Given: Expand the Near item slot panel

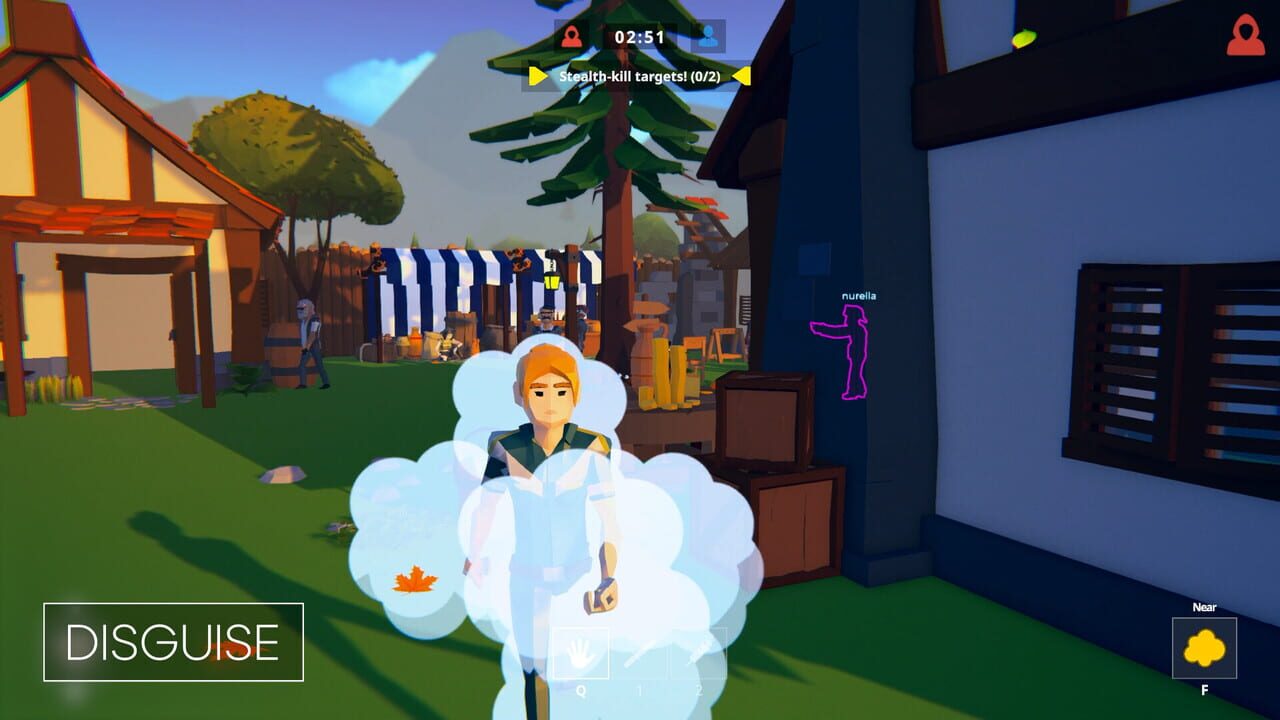Looking at the screenshot, I should 1205,650.
